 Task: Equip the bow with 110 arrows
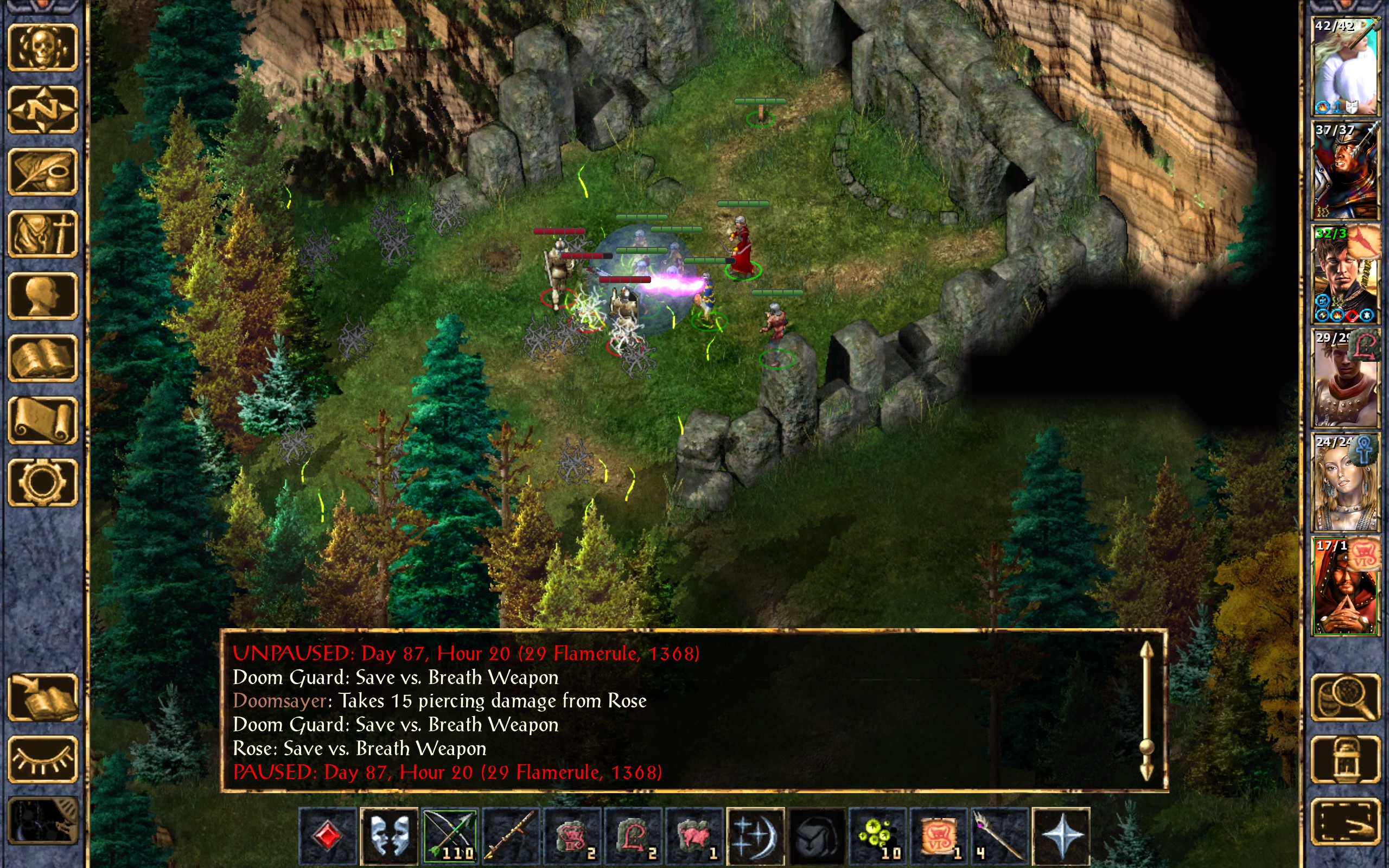(x=450, y=836)
